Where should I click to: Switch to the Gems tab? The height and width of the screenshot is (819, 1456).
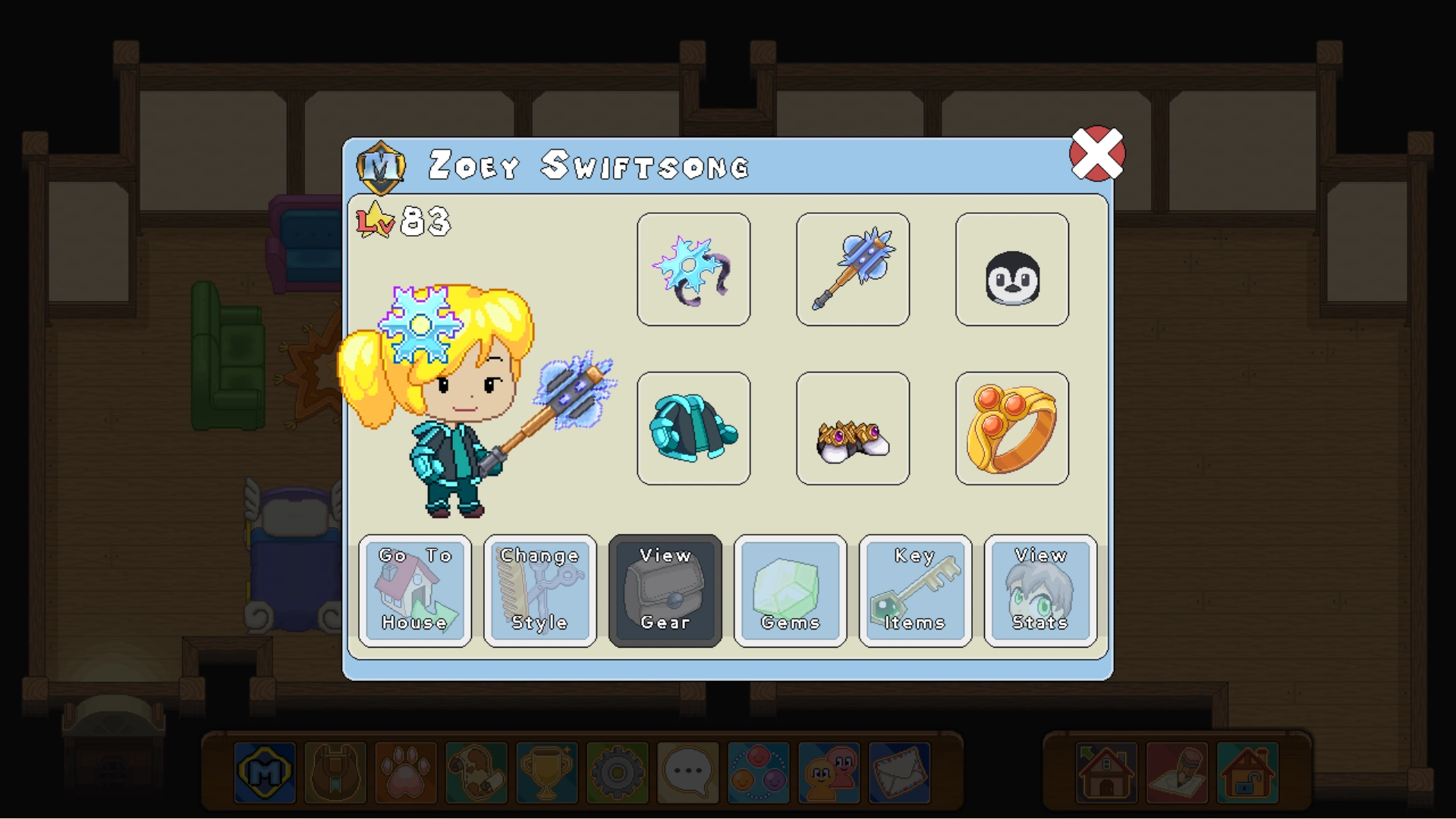point(790,591)
